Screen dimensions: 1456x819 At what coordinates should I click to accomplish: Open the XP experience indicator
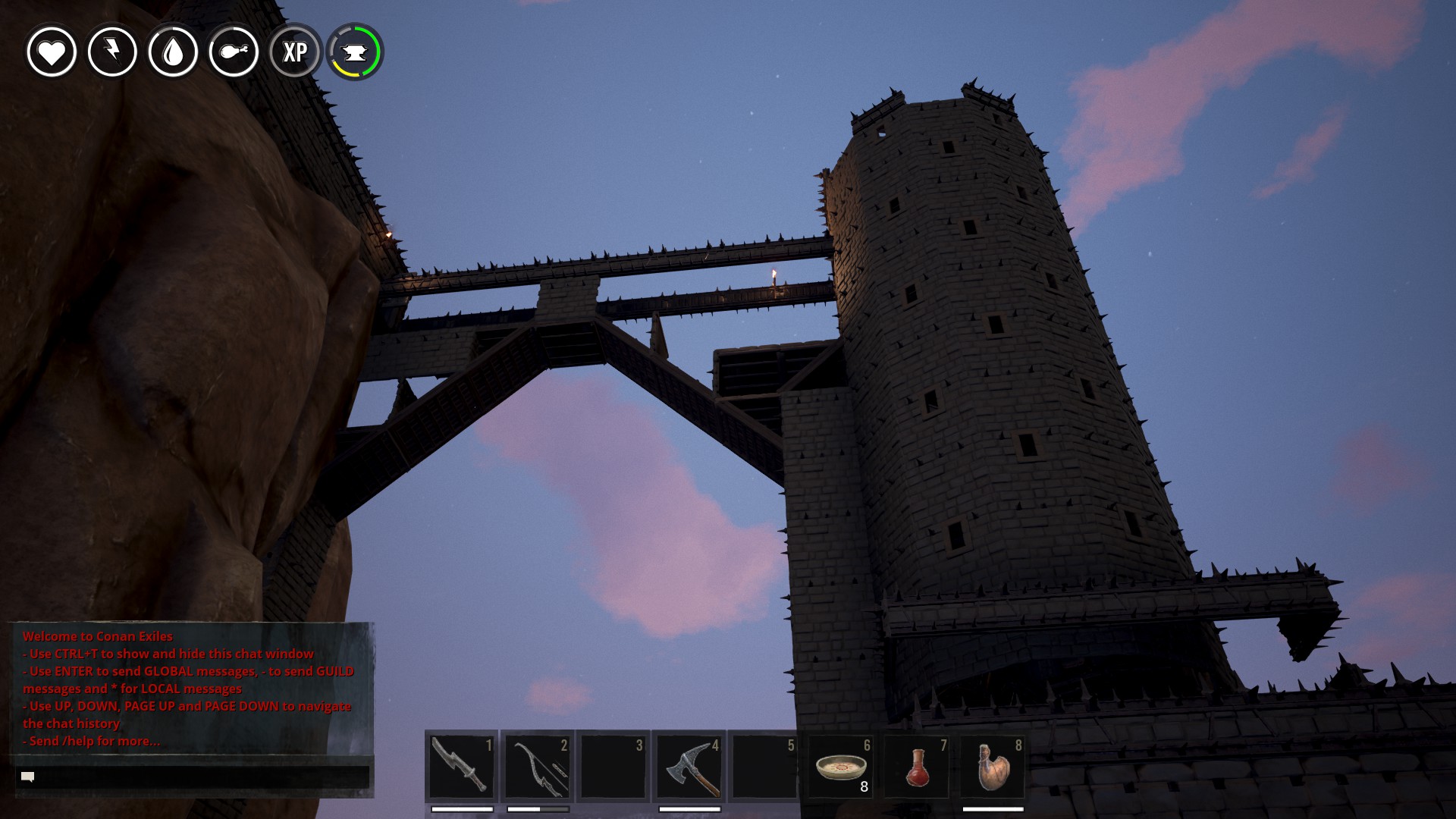point(295,52)
